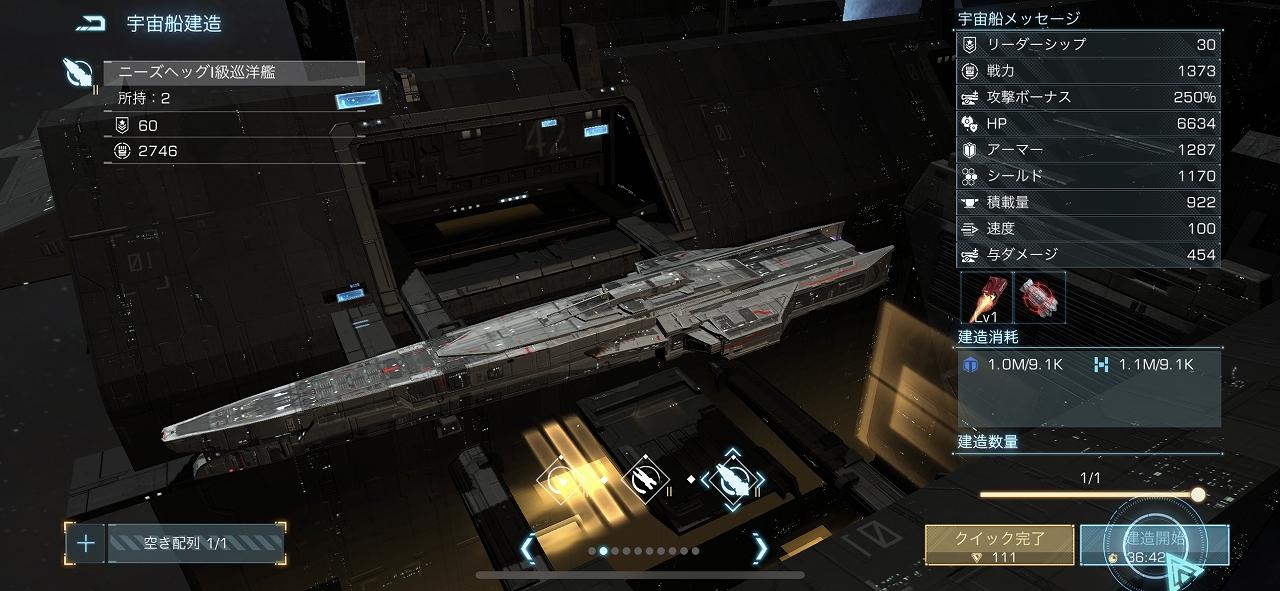The width and height of the screenshot is (1280, 591).
Task: Select the highlighted cruiser ship-class icon
Action: coord(732,481)
